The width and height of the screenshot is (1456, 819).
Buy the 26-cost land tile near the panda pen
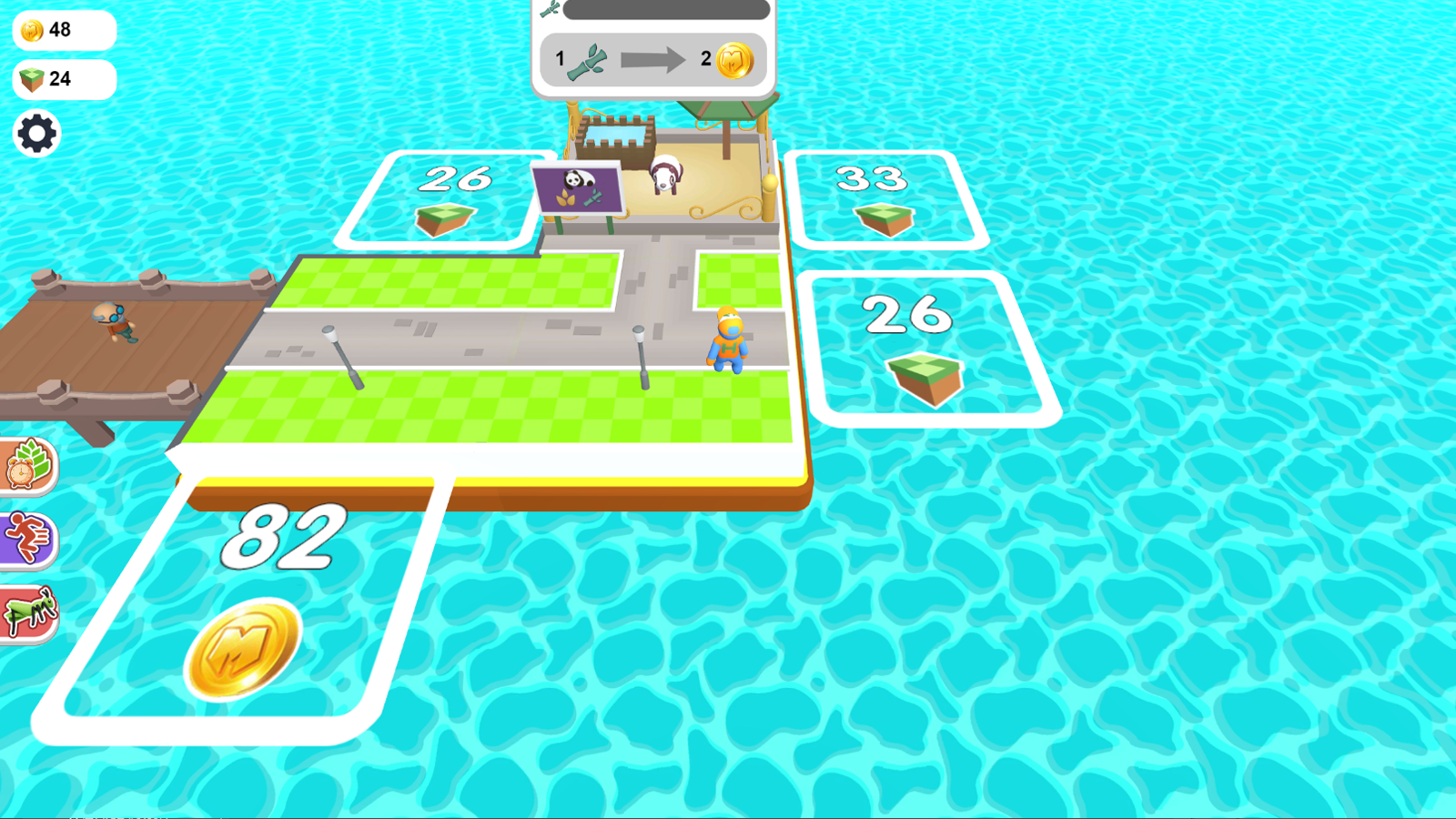pos(444,198)
